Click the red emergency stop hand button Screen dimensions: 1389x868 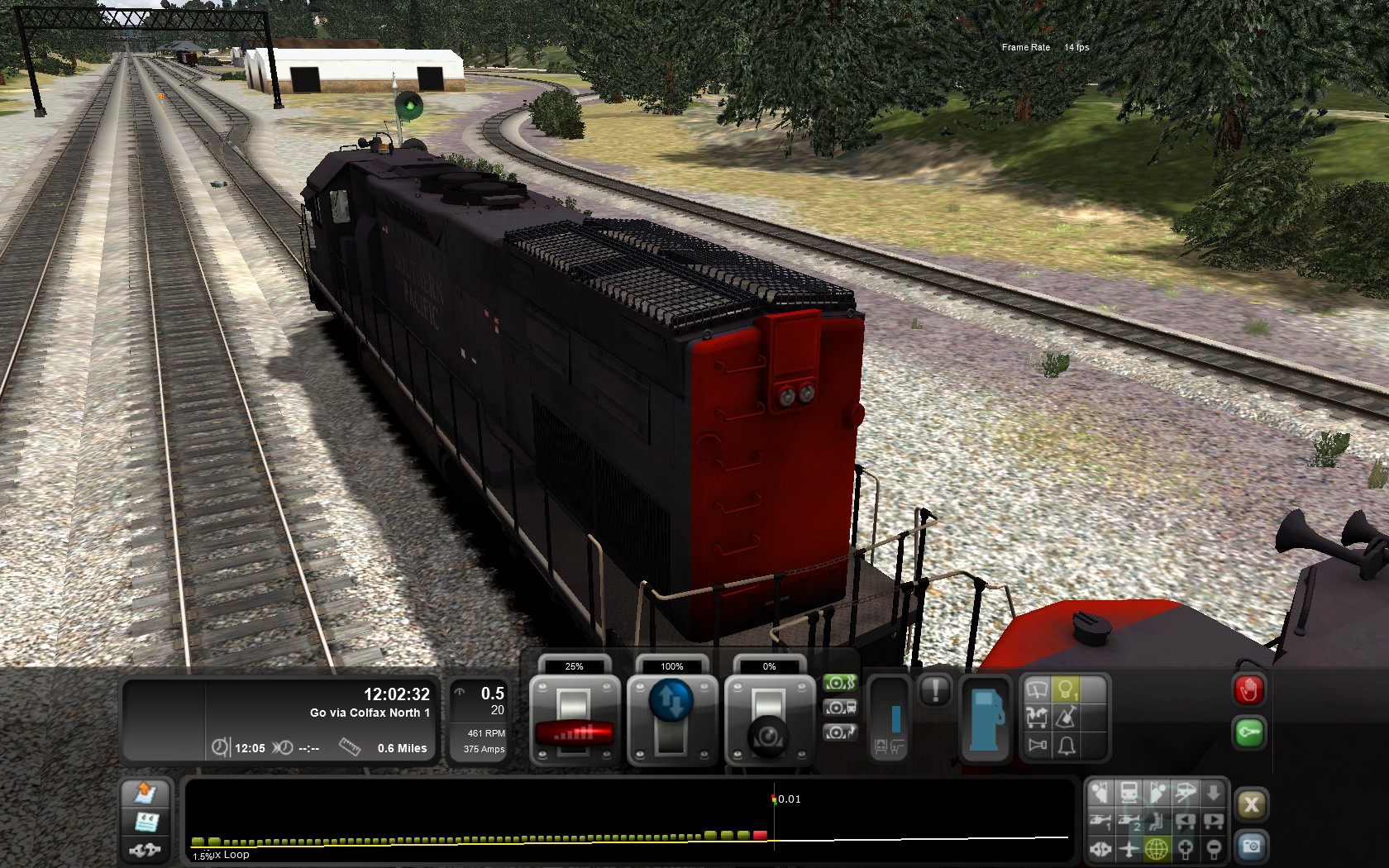click(1248, 689)
